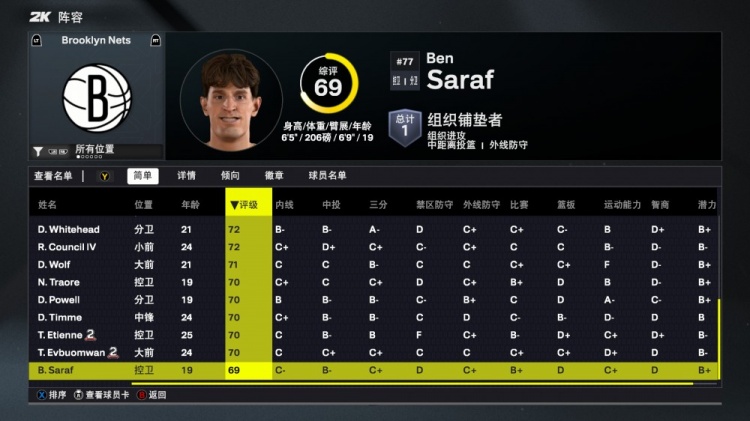Switch to the 倾向 tab
750x421 pixels.
click(230, 176)
